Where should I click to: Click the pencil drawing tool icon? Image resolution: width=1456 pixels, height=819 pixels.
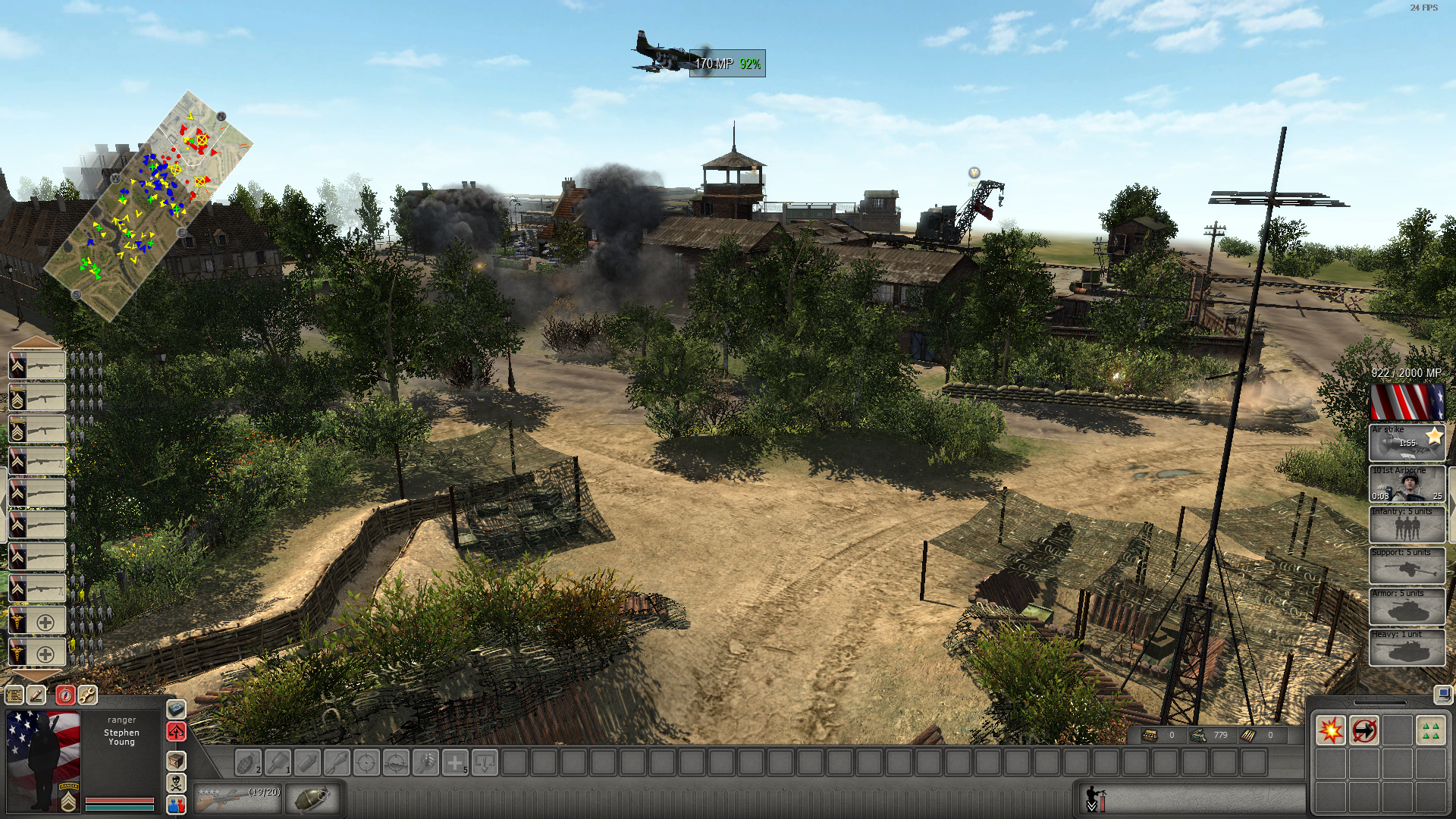pyautogui.click(x=36, y=695)
